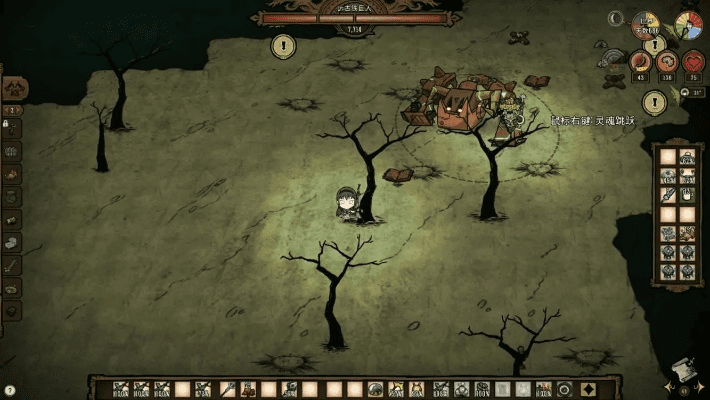Select the staff in the inventory bar

[x=226, y=389]
